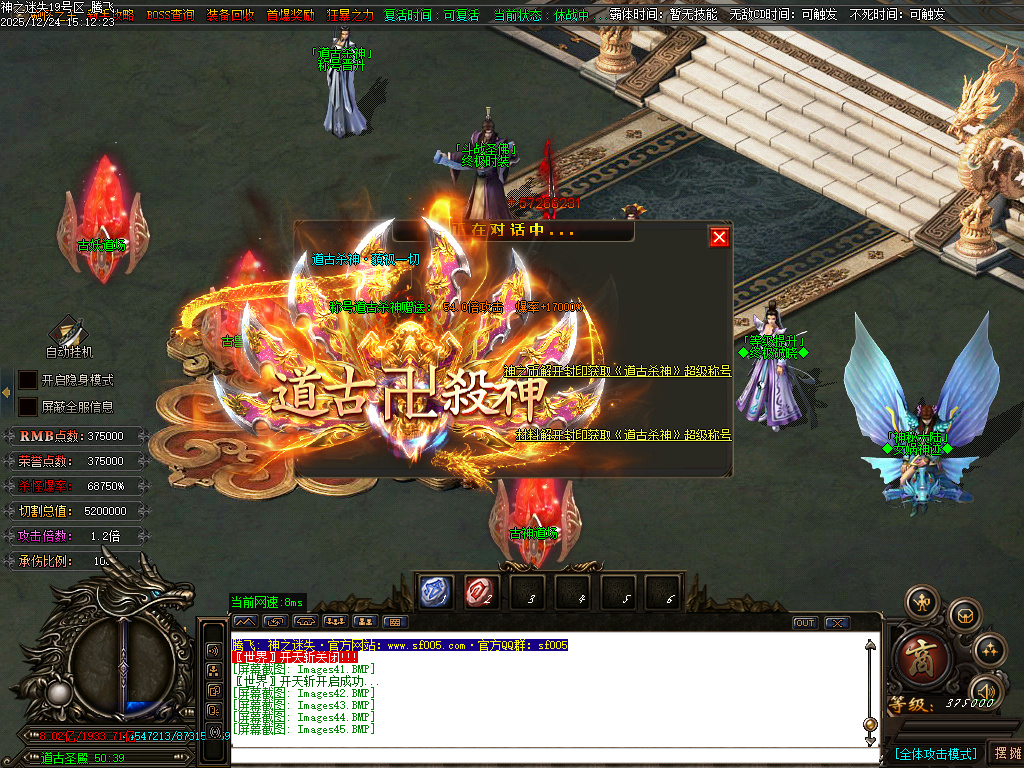Open the bag icon near the shop
Screen dimensions: 1024x768
click(x=965, y=614)
